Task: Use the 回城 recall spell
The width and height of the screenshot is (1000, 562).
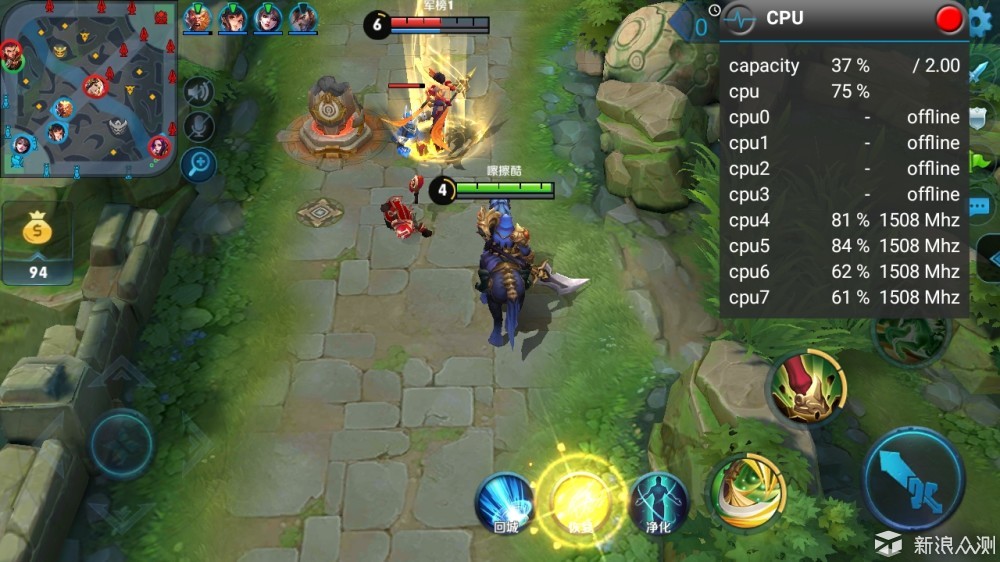Action: [x=504, y=503]
